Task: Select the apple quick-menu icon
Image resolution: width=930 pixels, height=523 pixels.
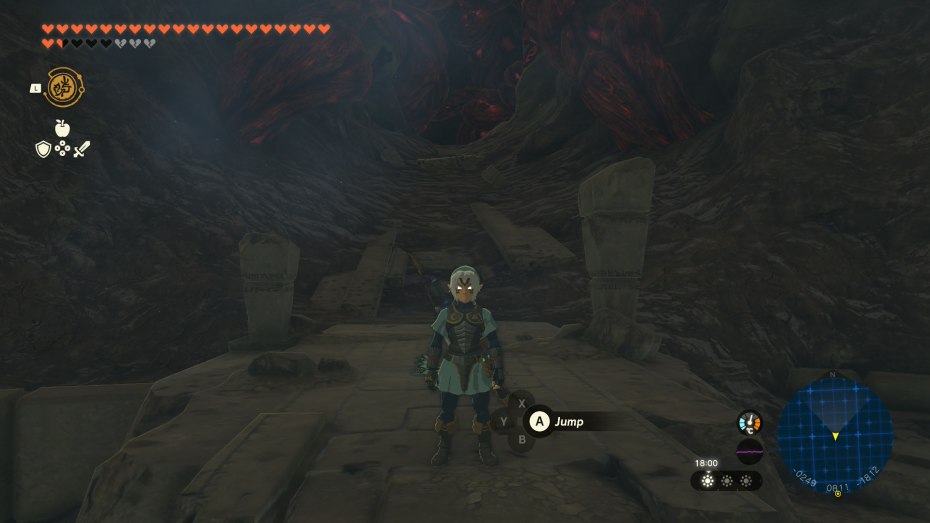Action: (62, 128)
